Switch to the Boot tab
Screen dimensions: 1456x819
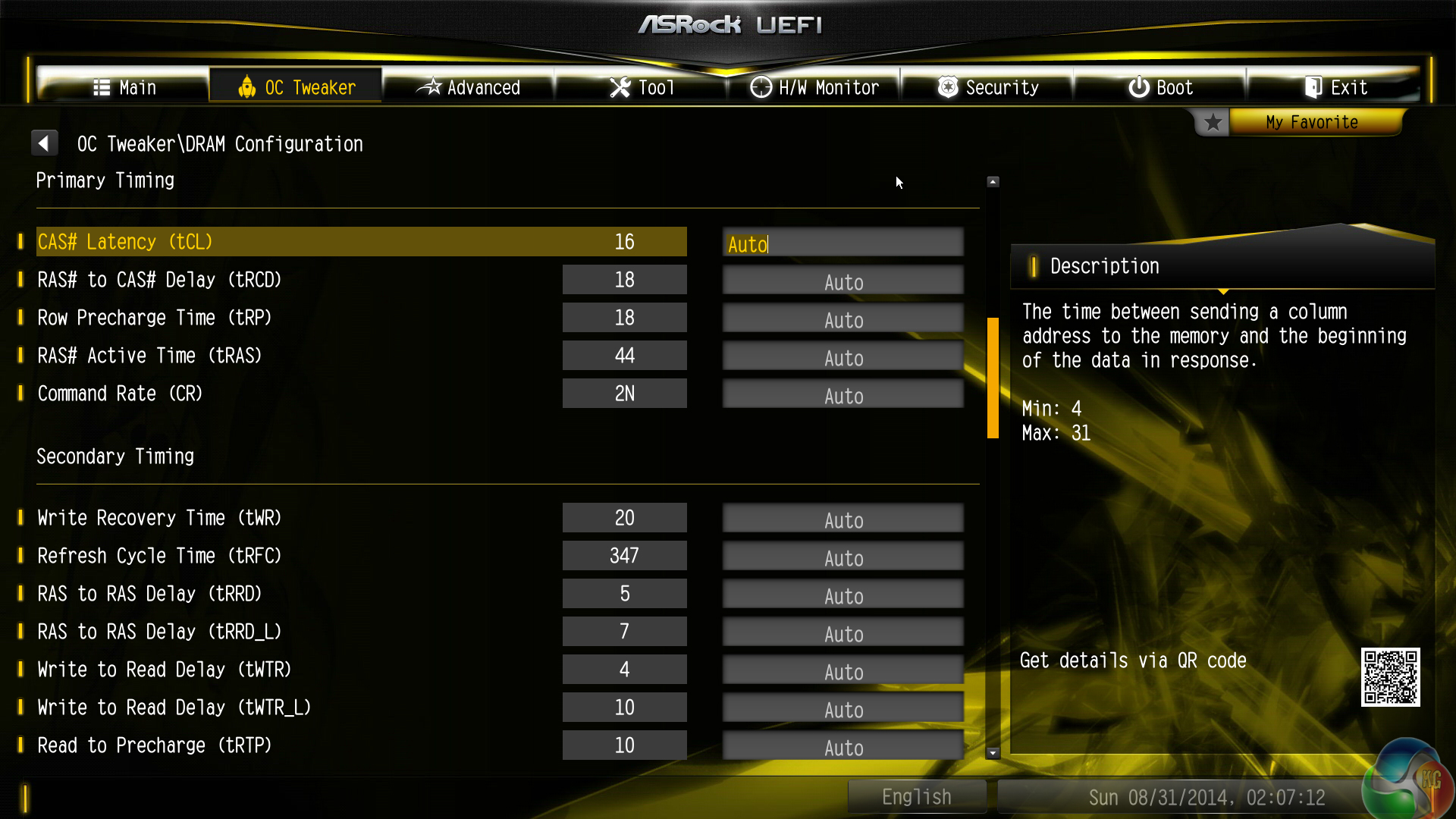1160,87
